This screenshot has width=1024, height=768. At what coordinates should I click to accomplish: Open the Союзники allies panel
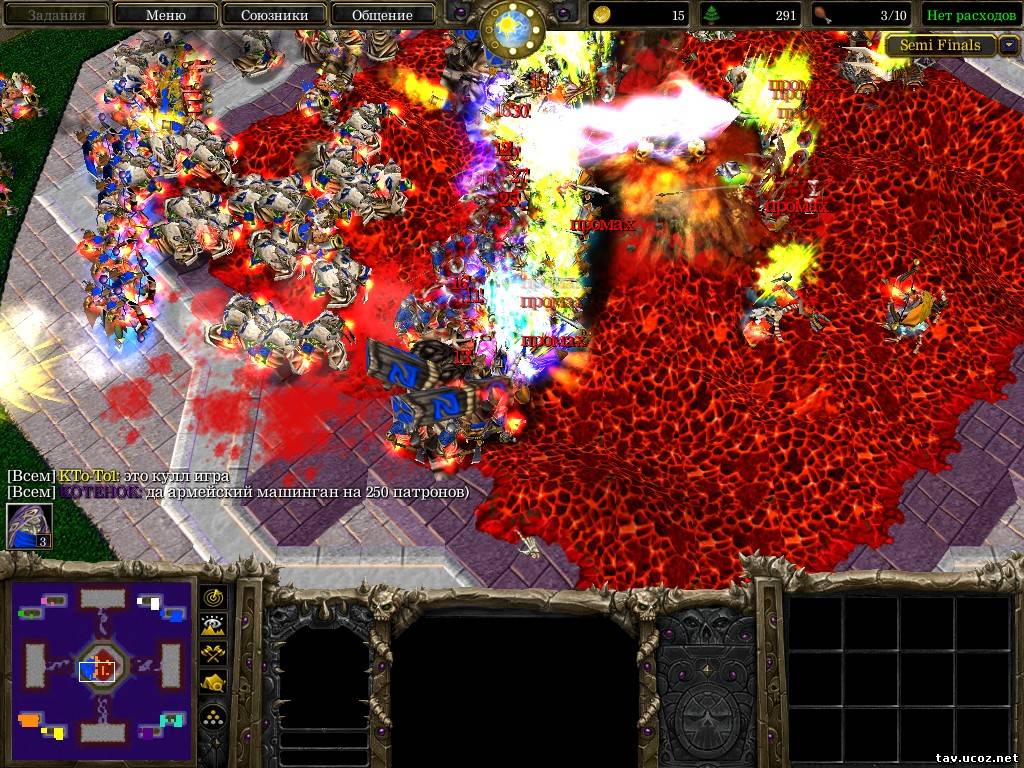coord(273,15)
